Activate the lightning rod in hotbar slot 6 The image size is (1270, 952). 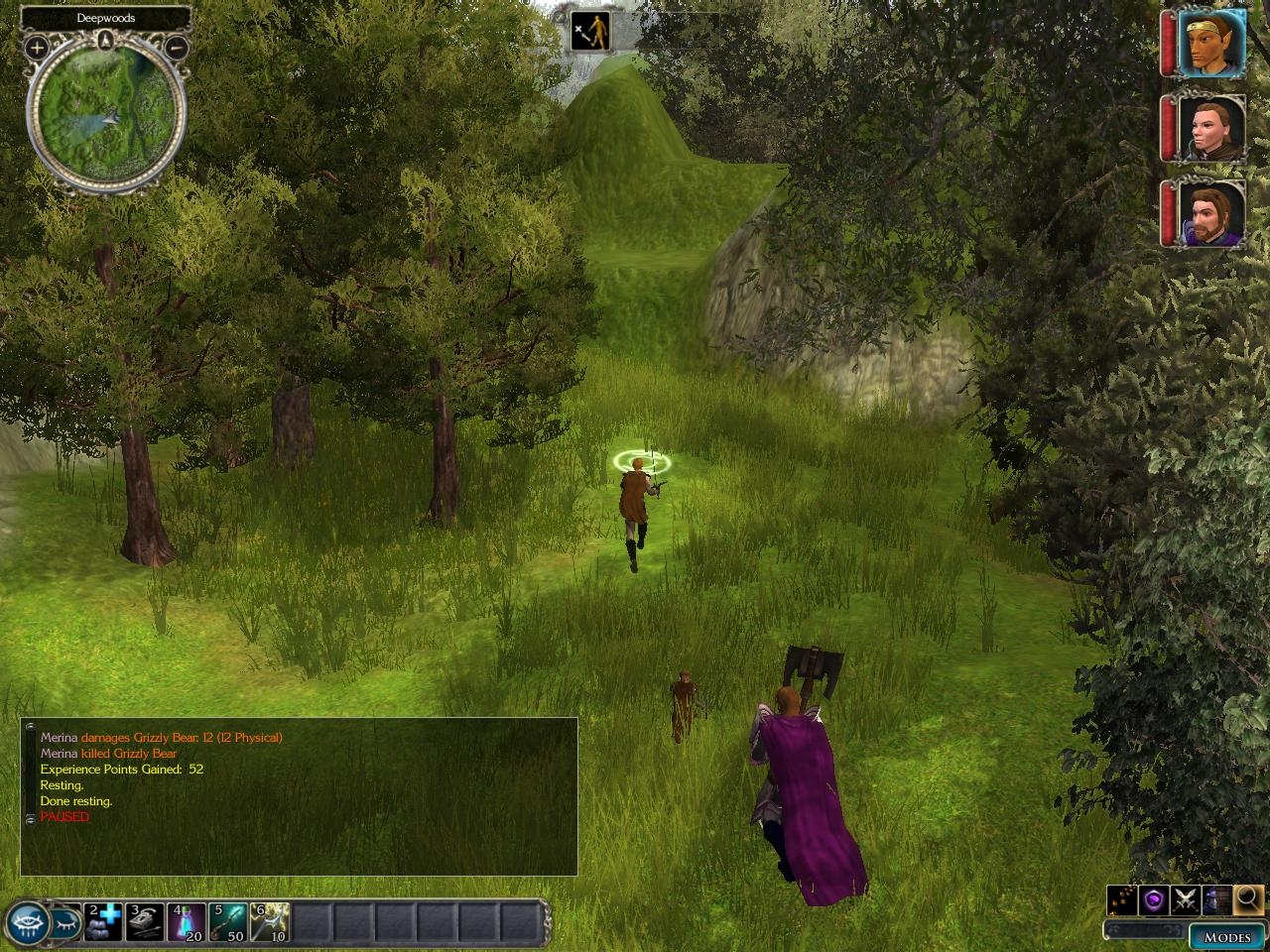click(270, 921)
